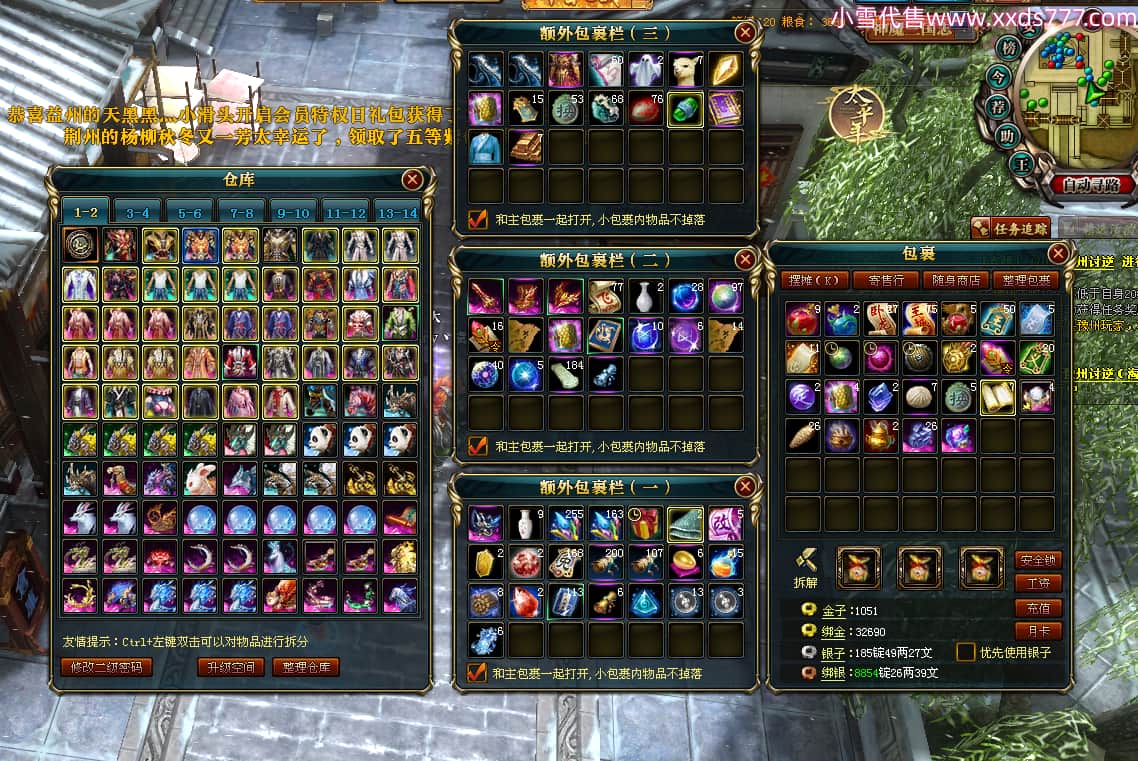Open the 任务追踪 quest tracker
1138x761 pixels.
pyautogui.click(x=1009, y=229)
